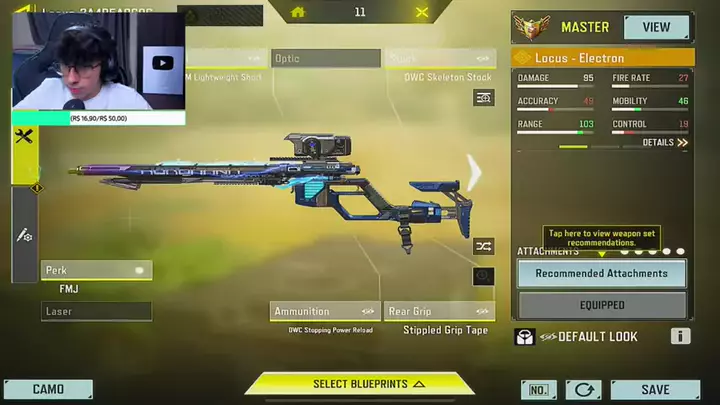Open the Optic attachment slot
Image resolution: width=720 pixels, height=405 pixels.
coord(325,59)
